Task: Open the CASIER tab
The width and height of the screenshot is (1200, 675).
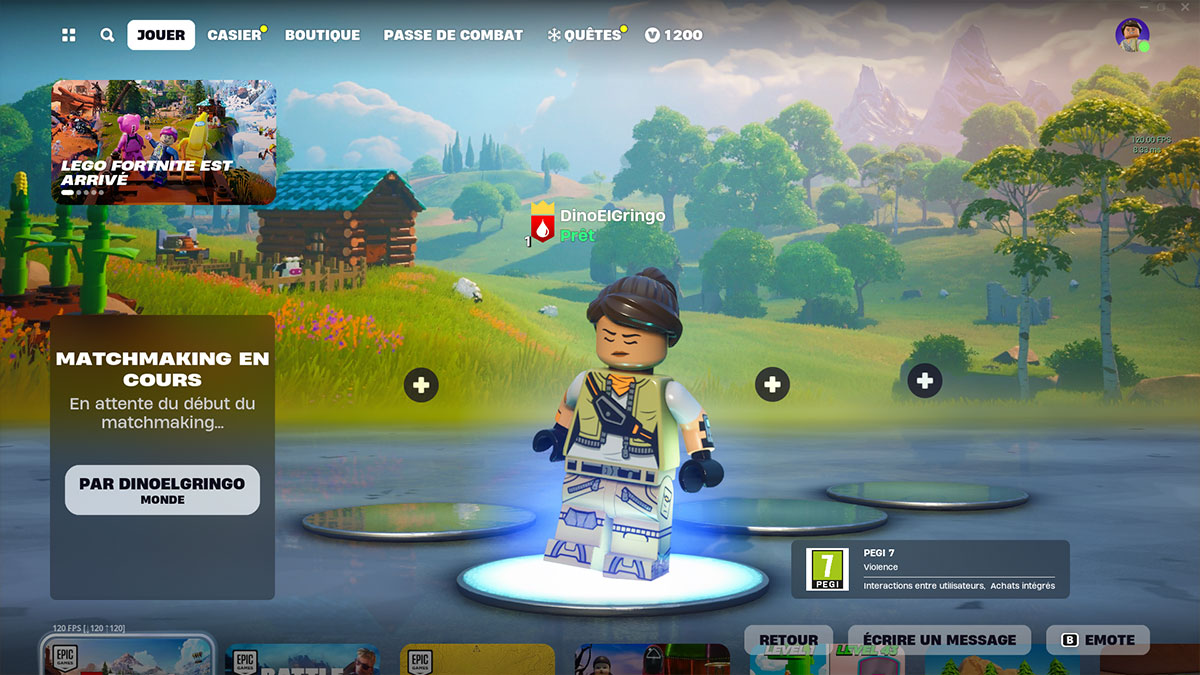Action: click(x=234, y=35)
